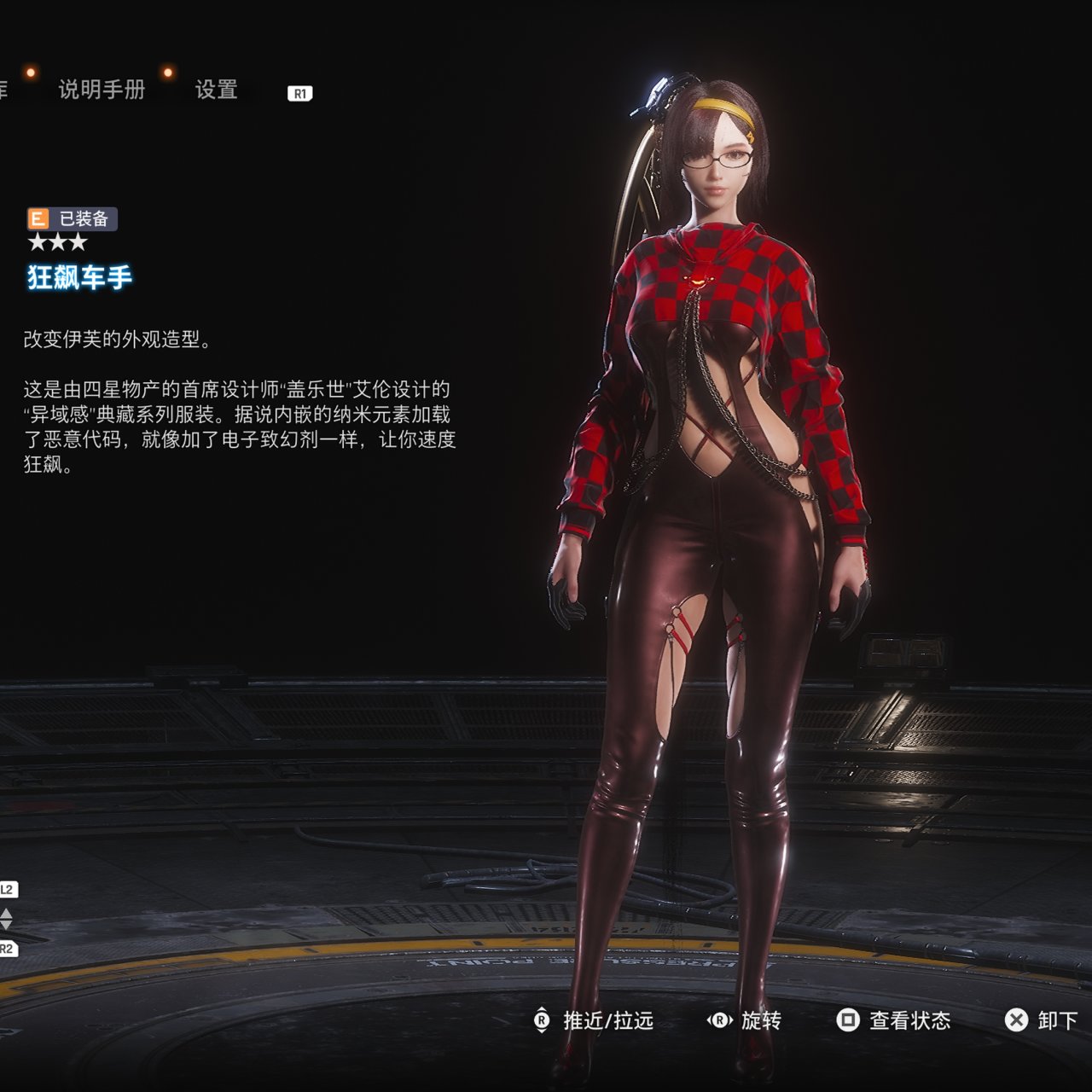Click the R1 shoulder button badge
This screenshot has width=1092, height=1092.
300,92
